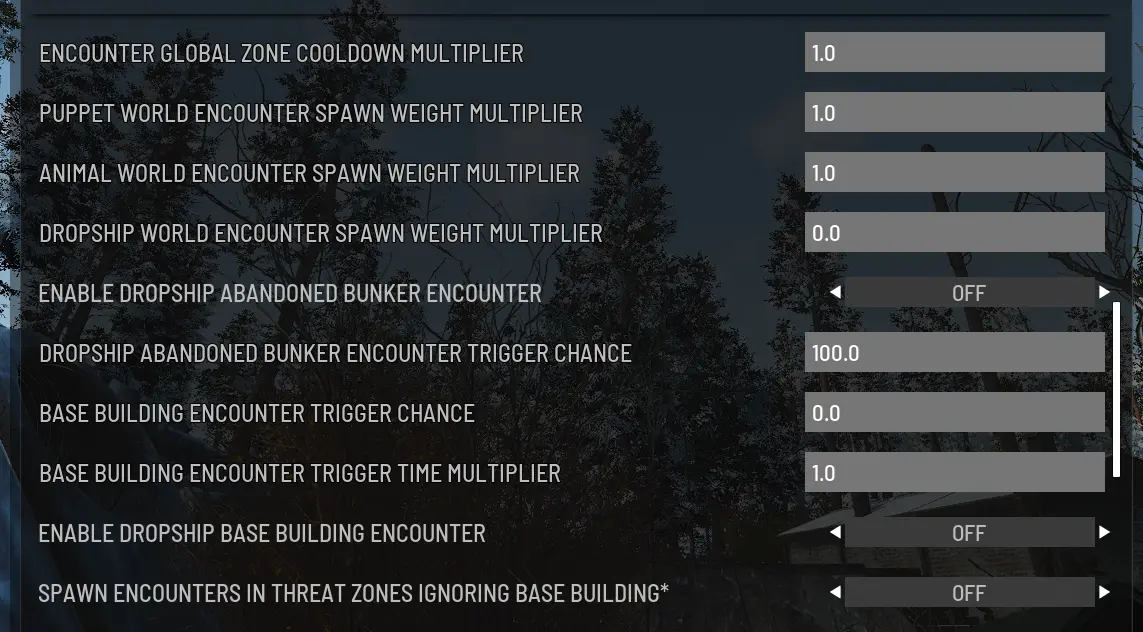Screen dimensions: 1143x632
Task: Edit Encounter Global Zone Cooldown Multiplier value
Action: tap(954, 53)
